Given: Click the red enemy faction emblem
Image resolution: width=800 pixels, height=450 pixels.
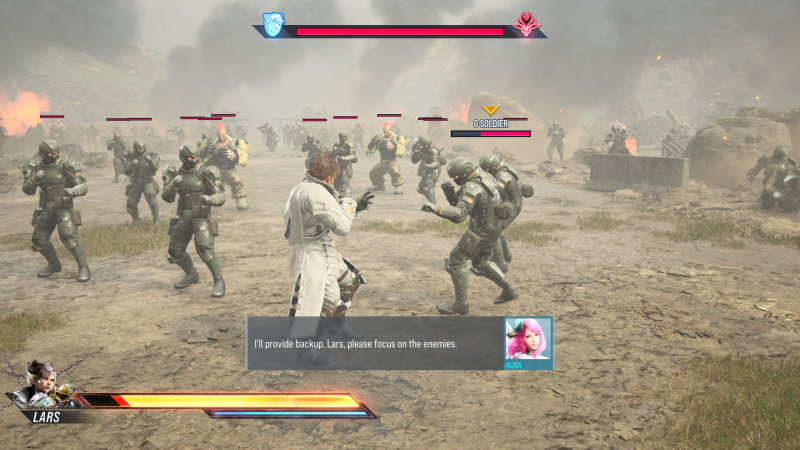Looking at the screenshot, I should [526, 24].
